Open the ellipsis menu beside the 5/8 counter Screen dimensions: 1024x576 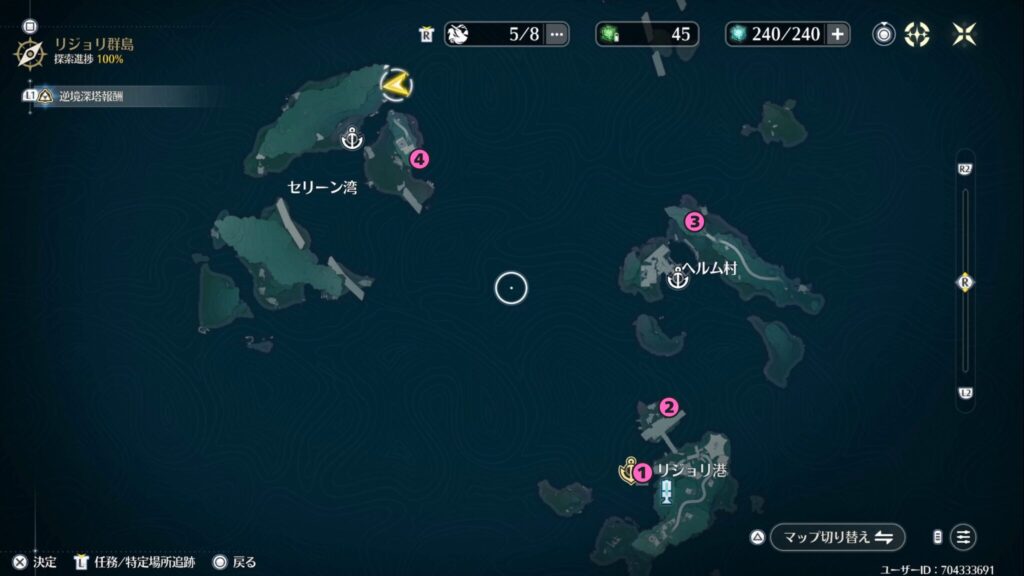tap(557, 34)
